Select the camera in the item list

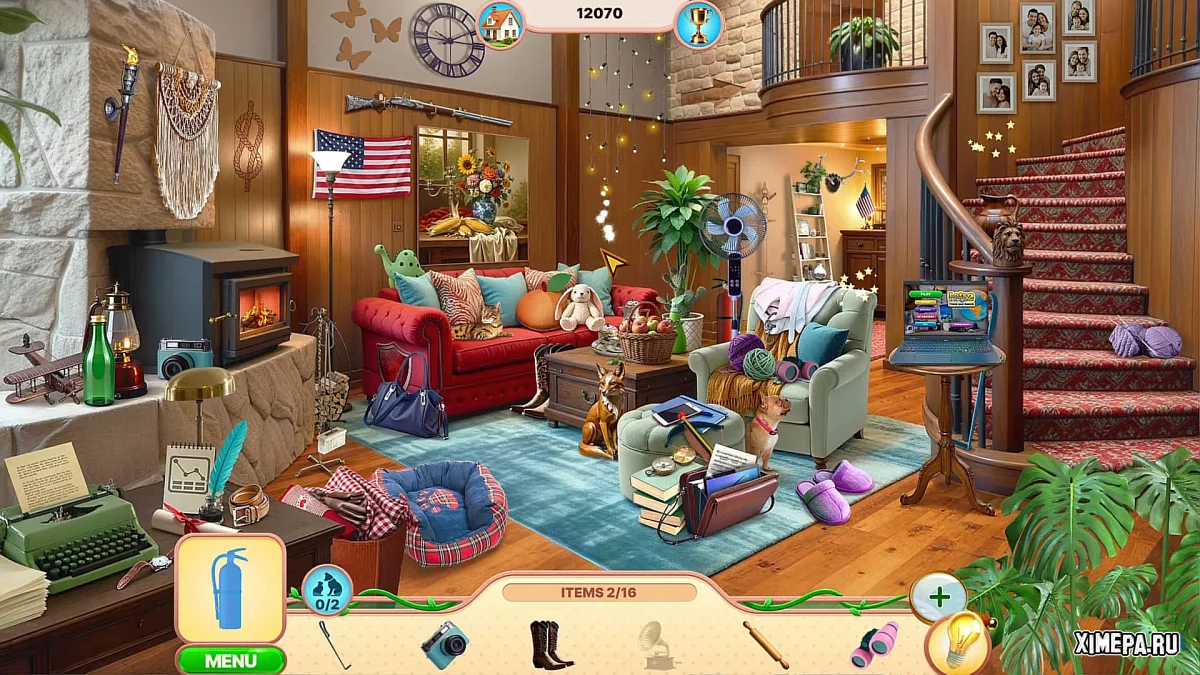coord(444,644)
